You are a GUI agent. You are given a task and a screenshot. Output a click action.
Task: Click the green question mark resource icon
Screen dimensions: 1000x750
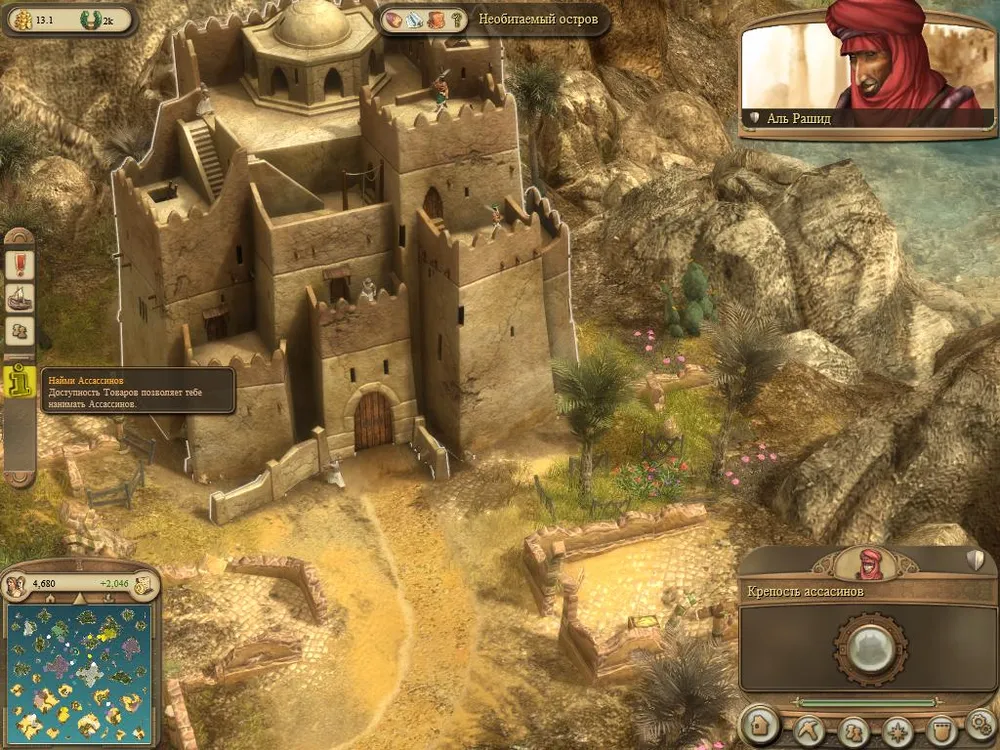coord(457,19)
